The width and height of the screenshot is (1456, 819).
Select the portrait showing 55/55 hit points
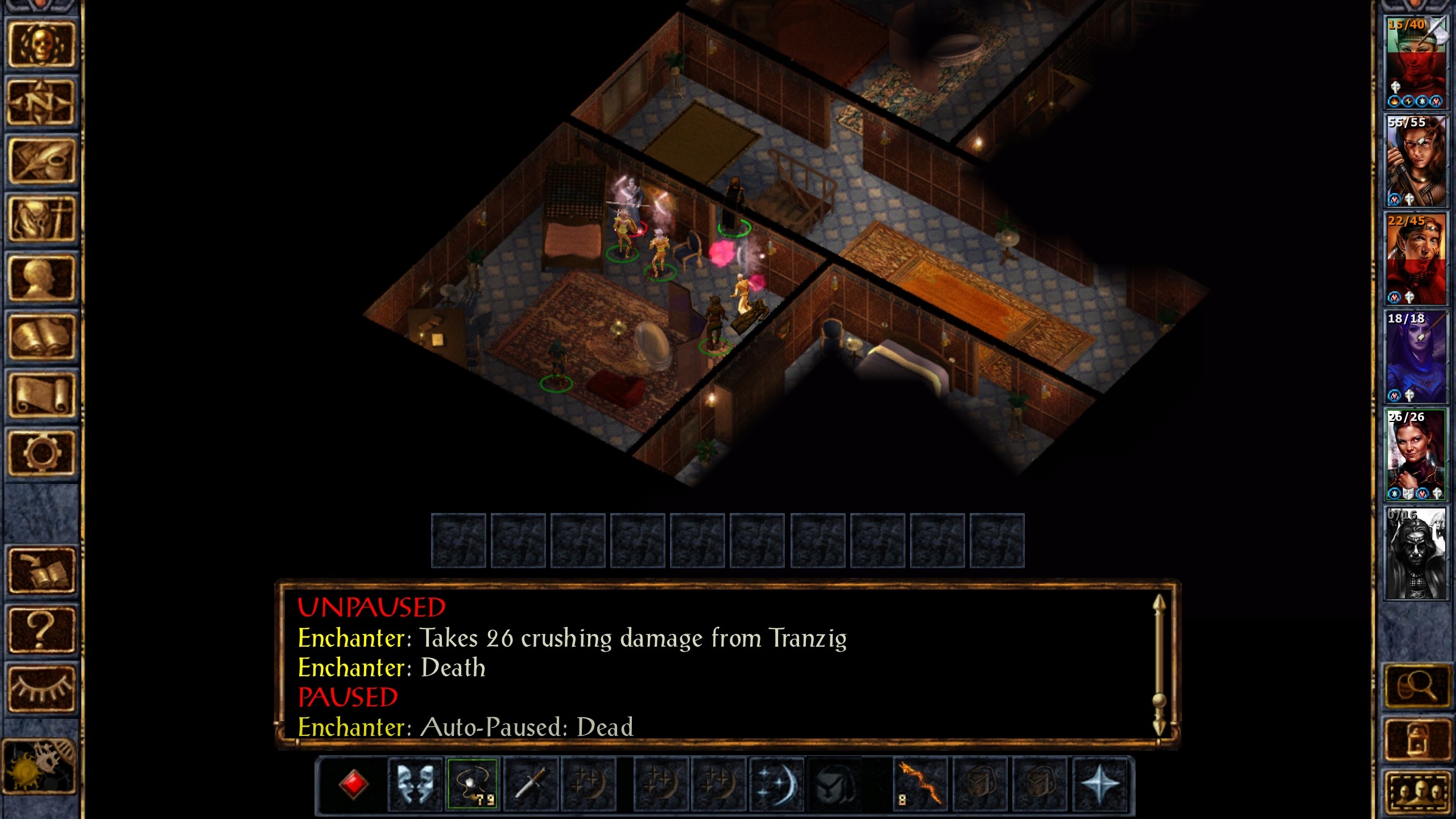pos(1416,162)
